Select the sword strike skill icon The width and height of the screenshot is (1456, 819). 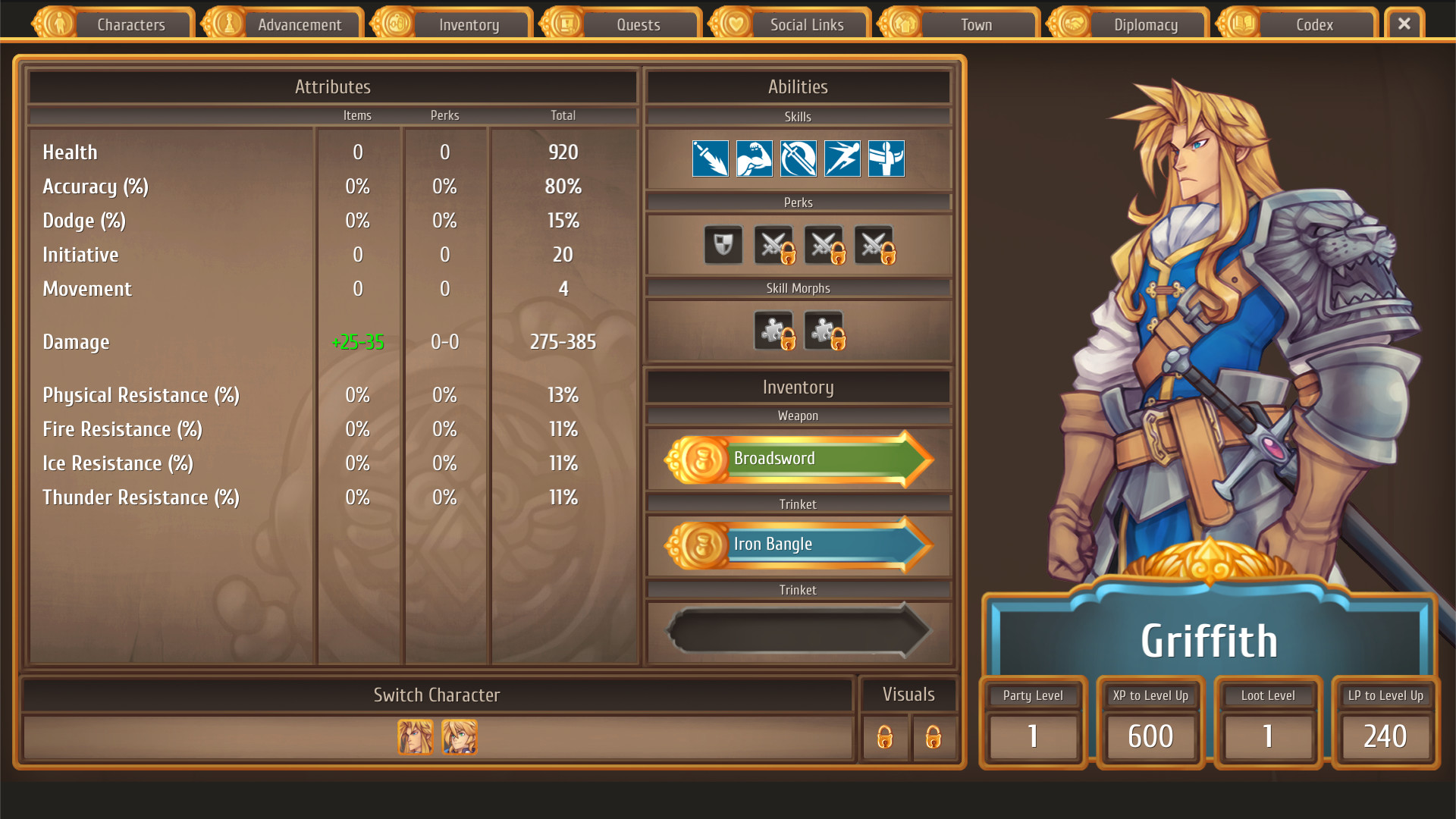click(711, 158)
